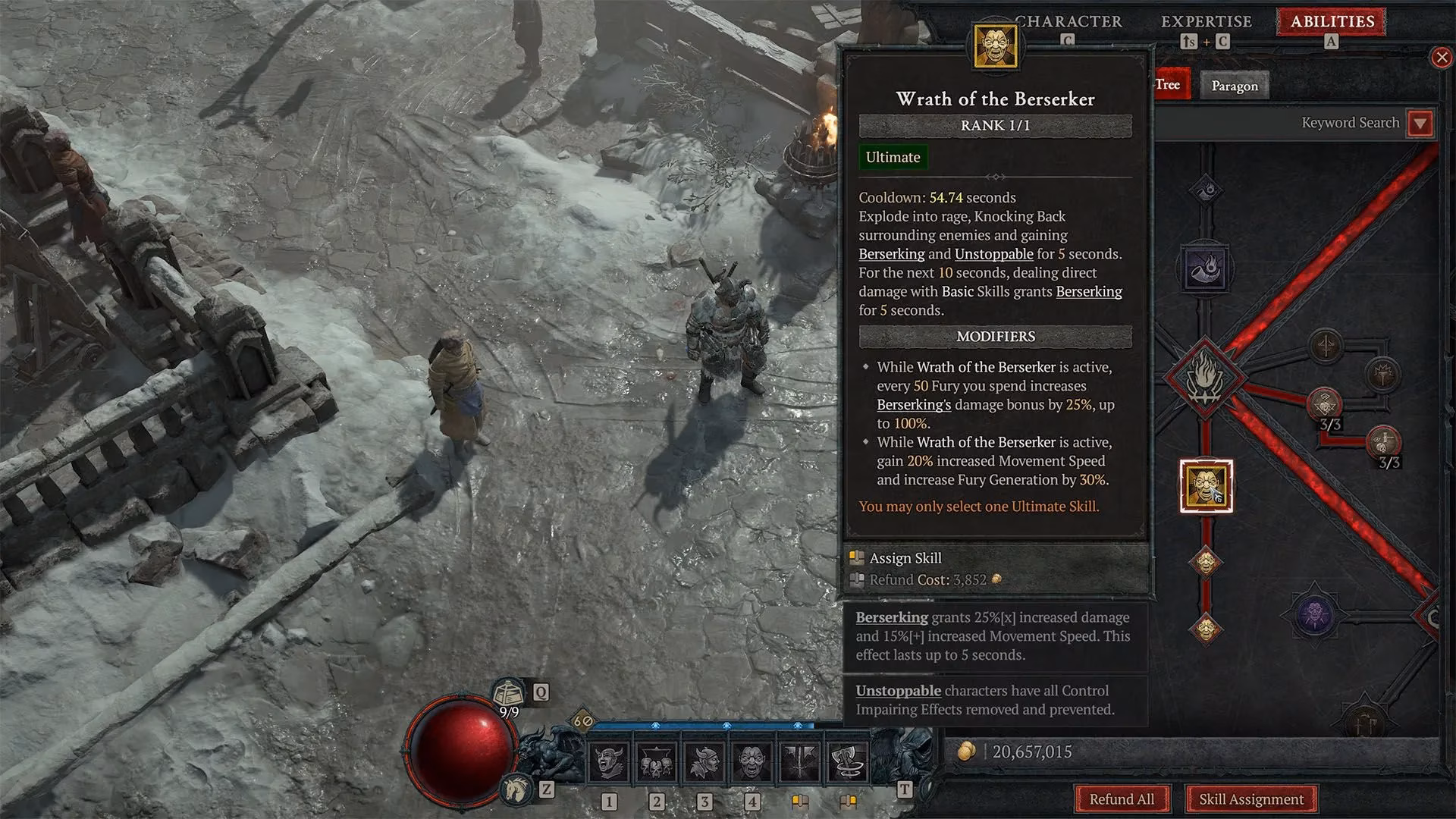Open the Paragon tab
Image resolution: width=1456 pixels, height=819 pixels.
point(1235,86)
